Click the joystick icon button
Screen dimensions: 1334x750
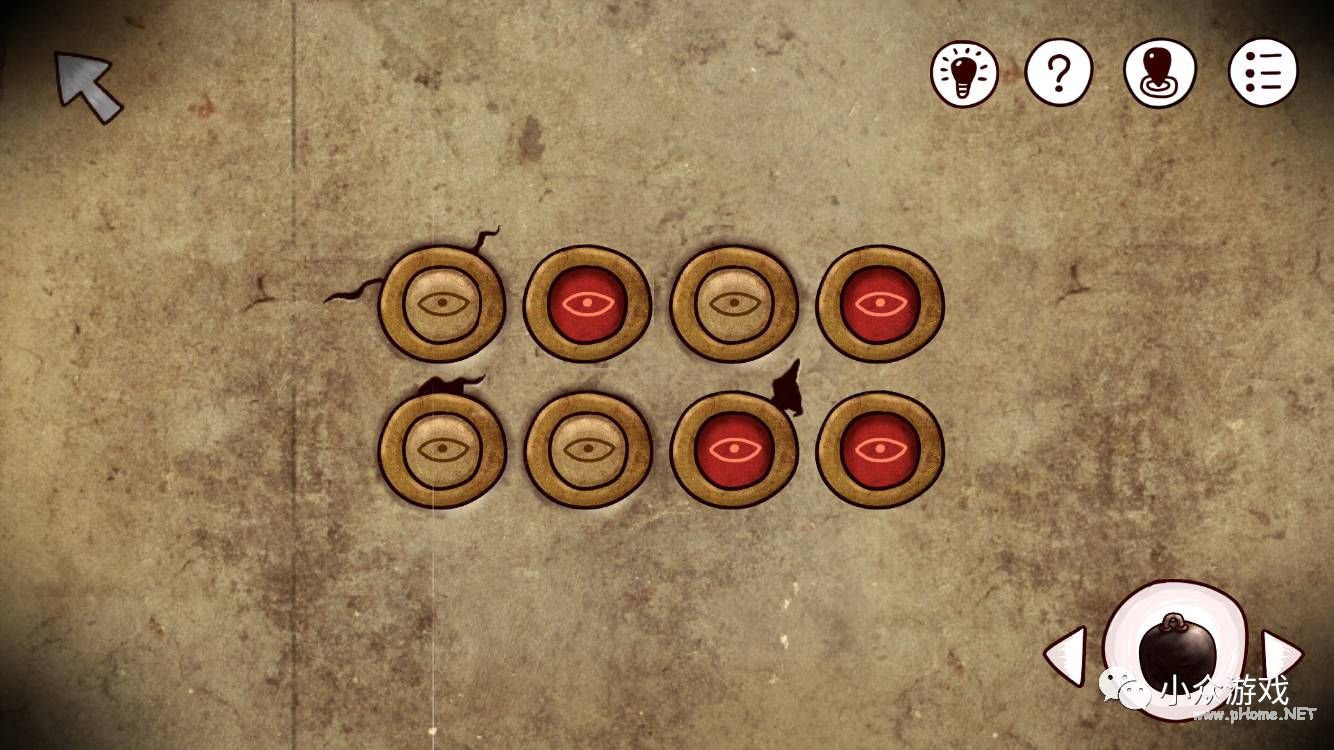click(1160, 73)
